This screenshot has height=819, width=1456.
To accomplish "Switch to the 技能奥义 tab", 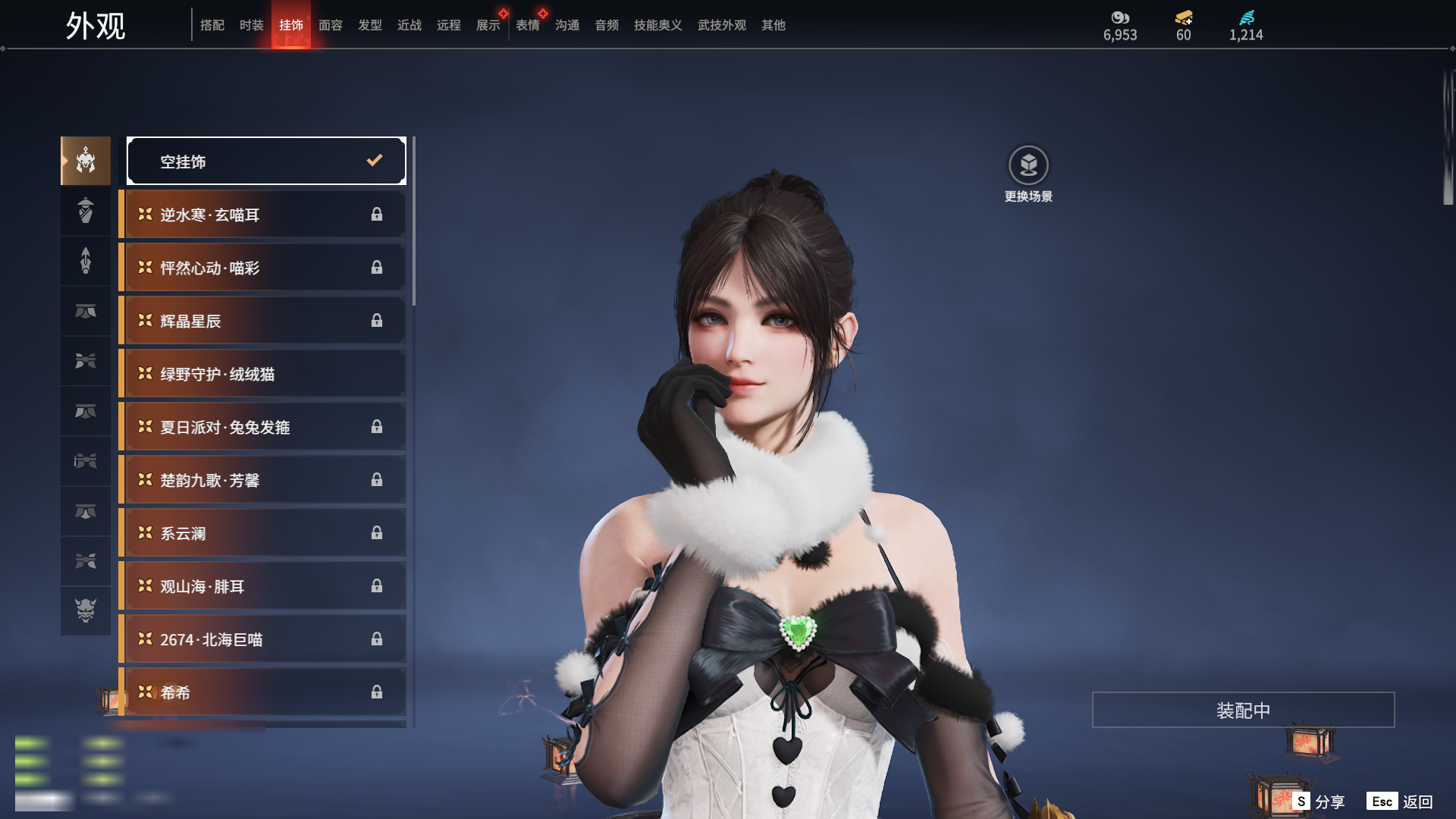I will [657, 25].
